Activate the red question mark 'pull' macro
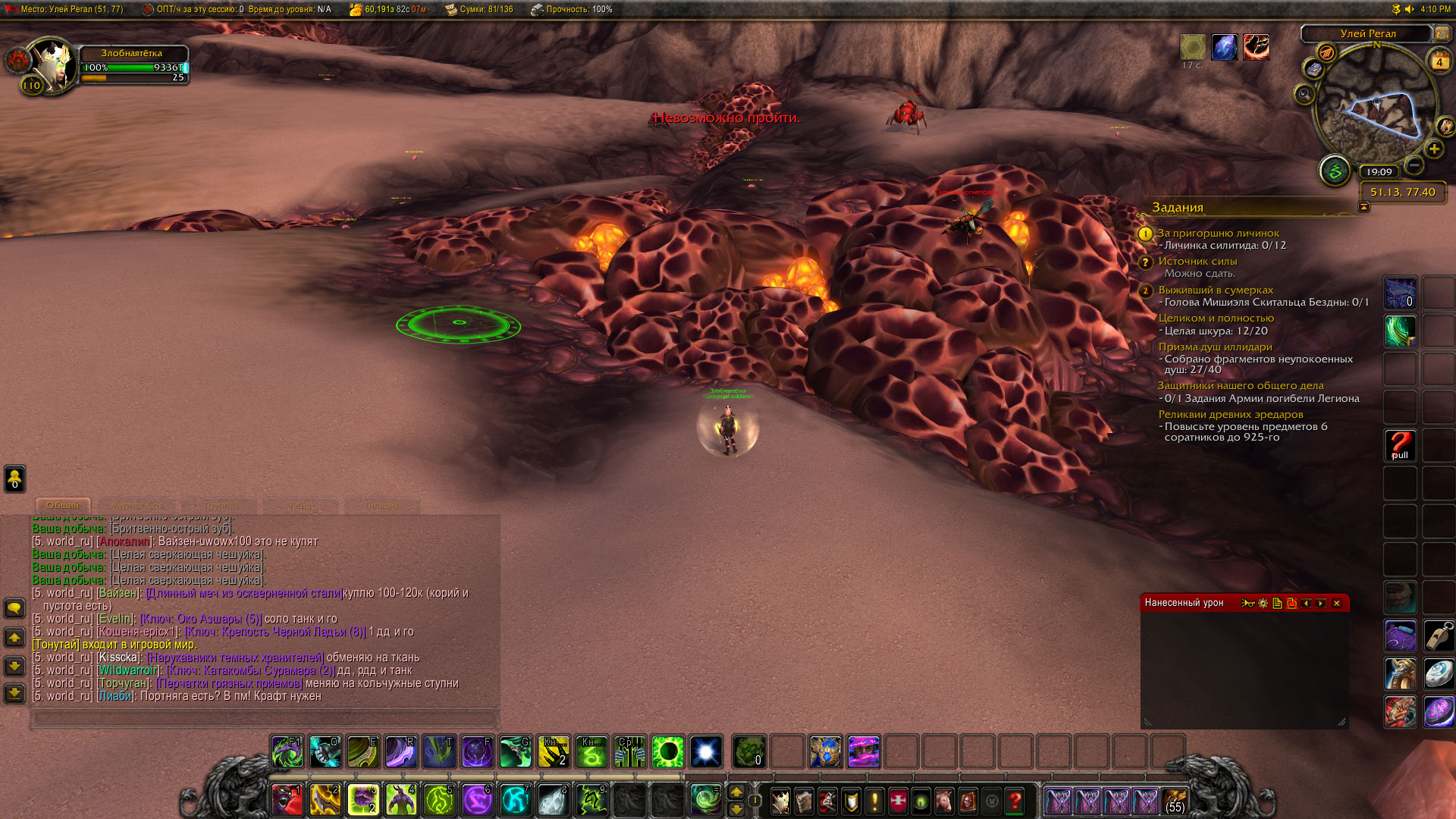The image size is (1456, 819). click(1400, 445)
